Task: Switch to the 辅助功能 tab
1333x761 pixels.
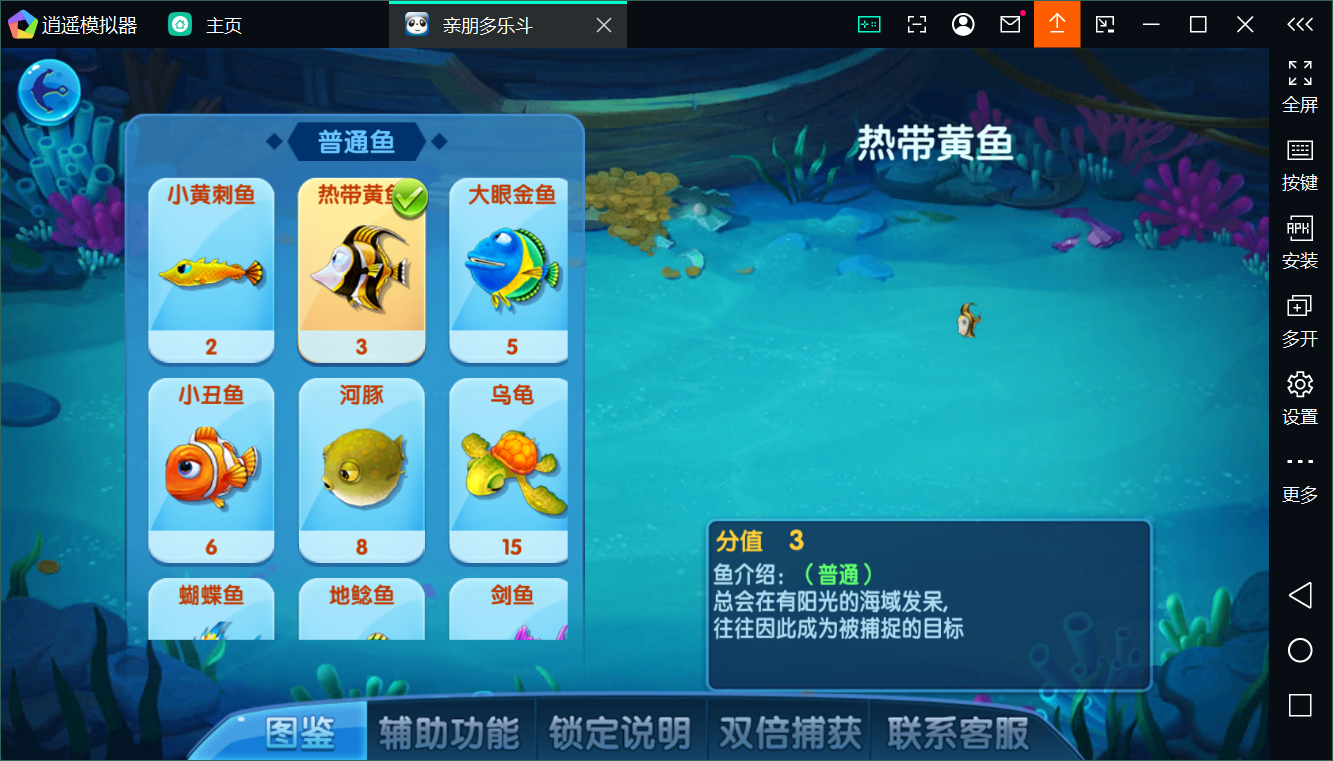Action: (449, 731)
